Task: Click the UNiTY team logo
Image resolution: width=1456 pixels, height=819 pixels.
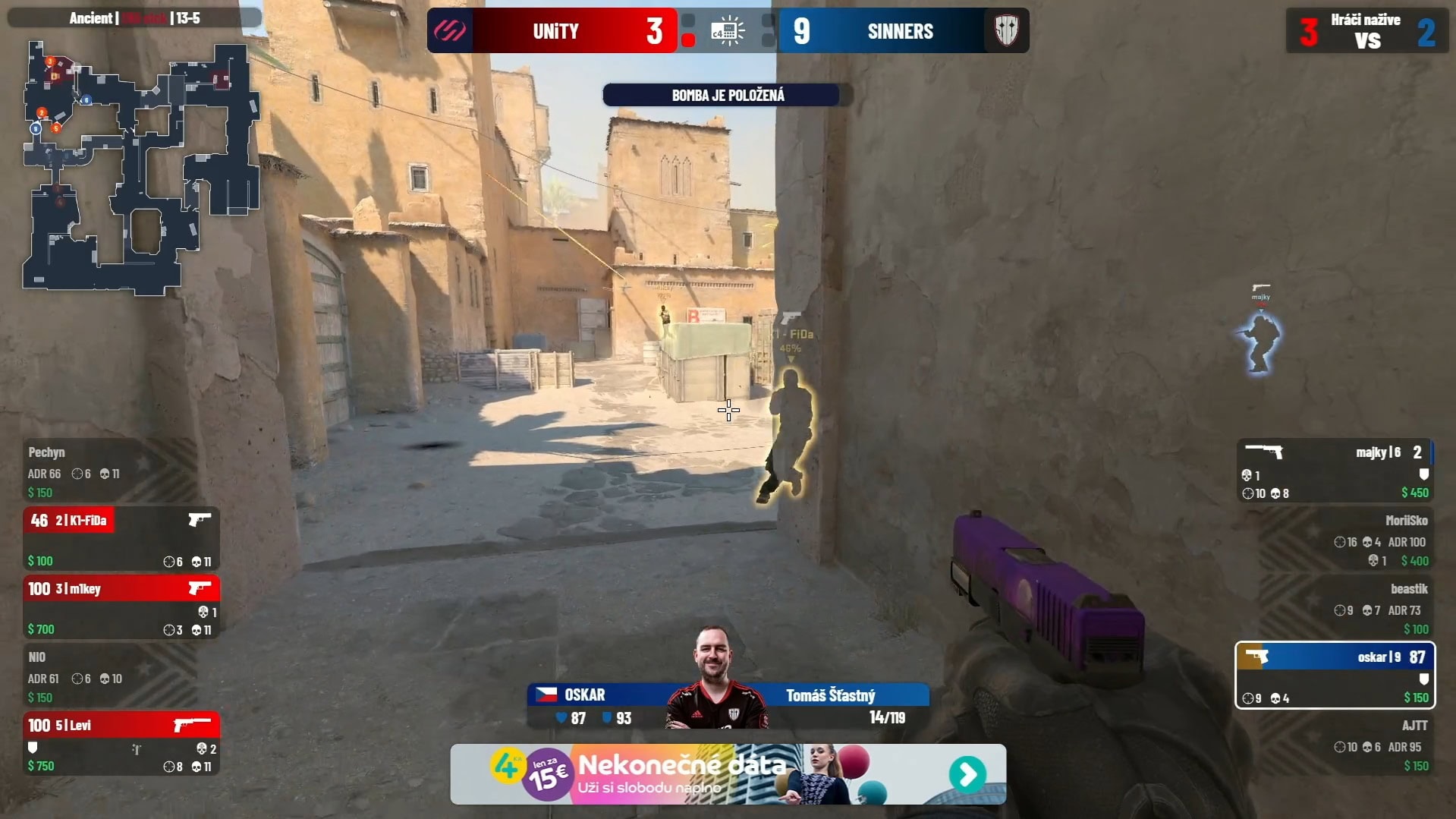Action: (x=450, y=30)
